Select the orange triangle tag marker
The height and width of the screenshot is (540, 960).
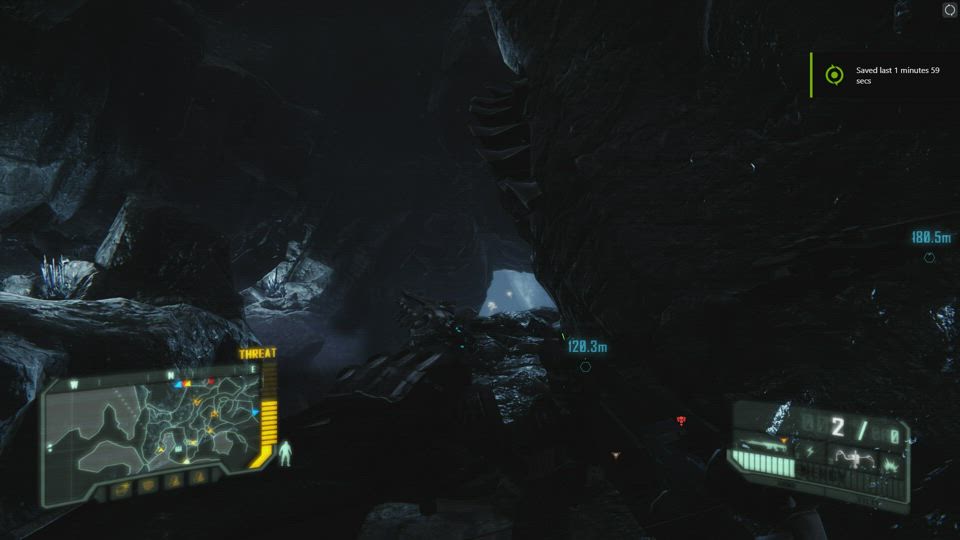[615, 455]
